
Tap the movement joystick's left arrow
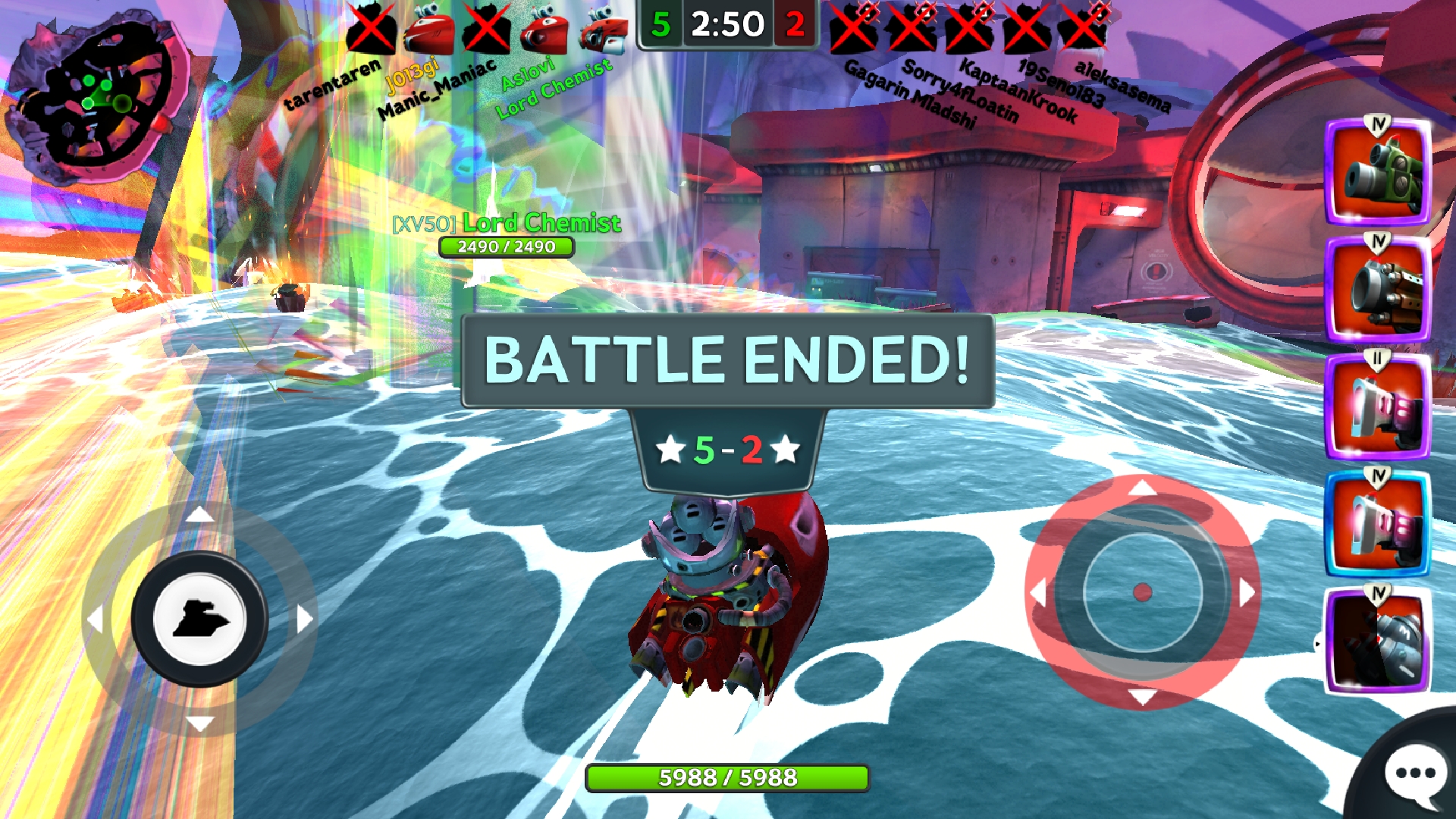click(95, 619)
